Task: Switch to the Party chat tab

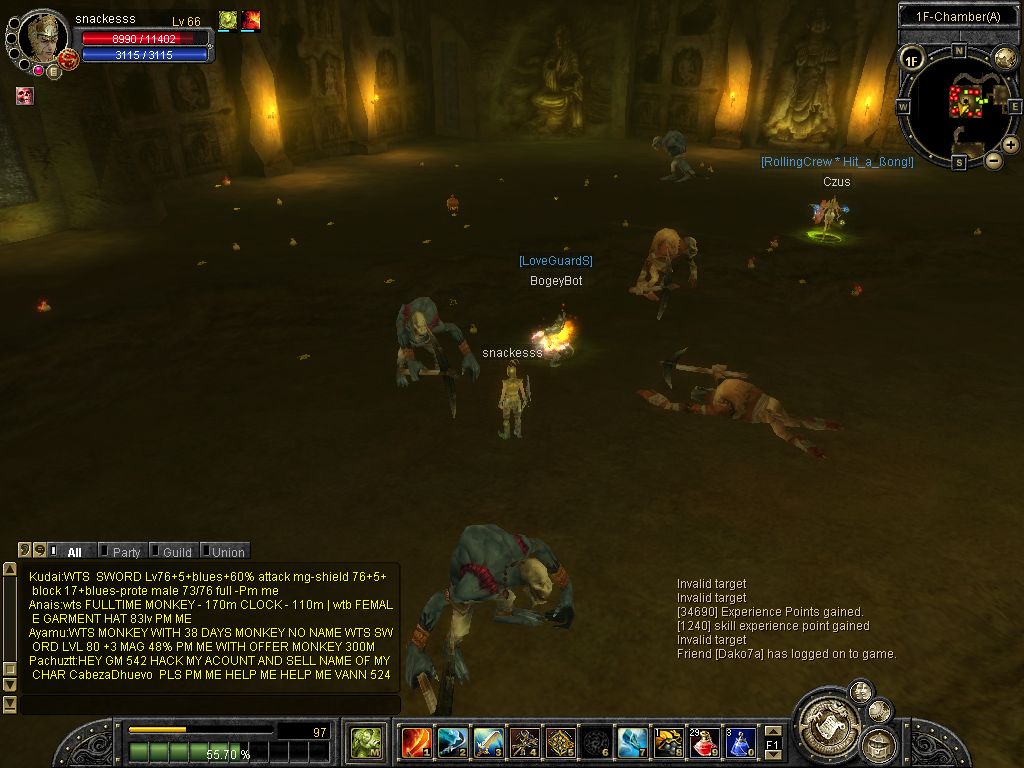Action: [125, 551]
